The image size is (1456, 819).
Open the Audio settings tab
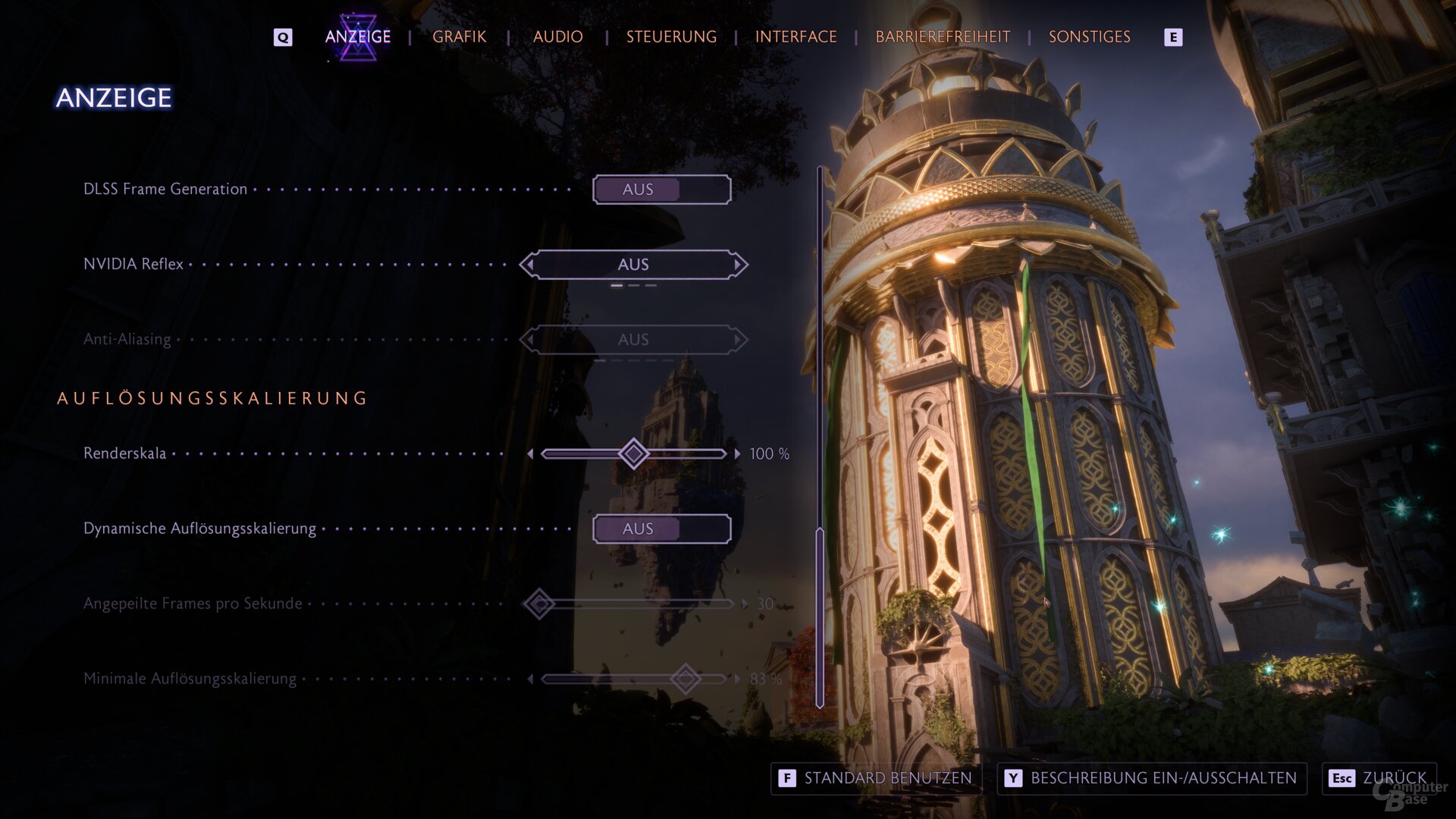point(557,36)
